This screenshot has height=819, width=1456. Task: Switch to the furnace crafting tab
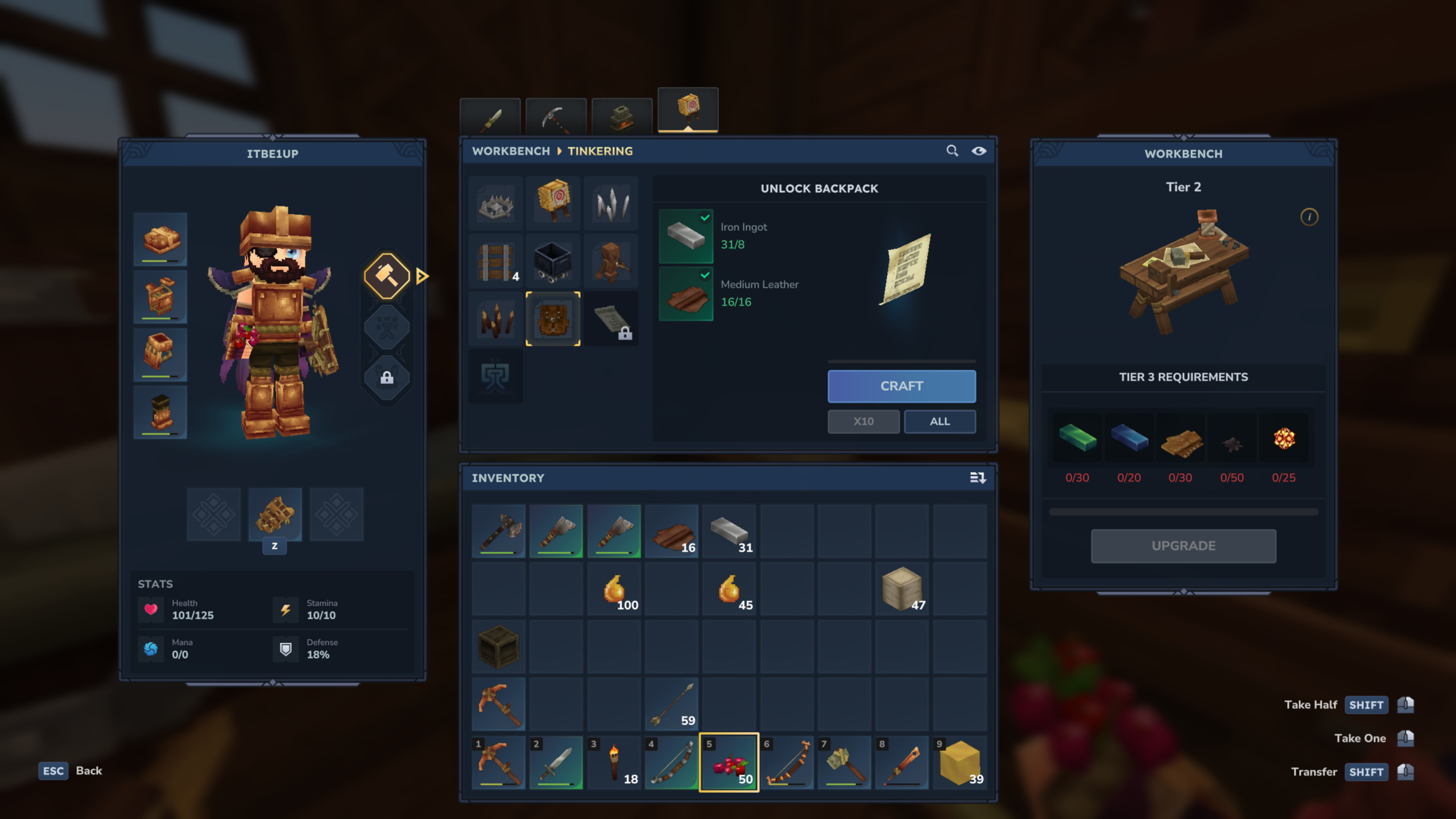621,115
